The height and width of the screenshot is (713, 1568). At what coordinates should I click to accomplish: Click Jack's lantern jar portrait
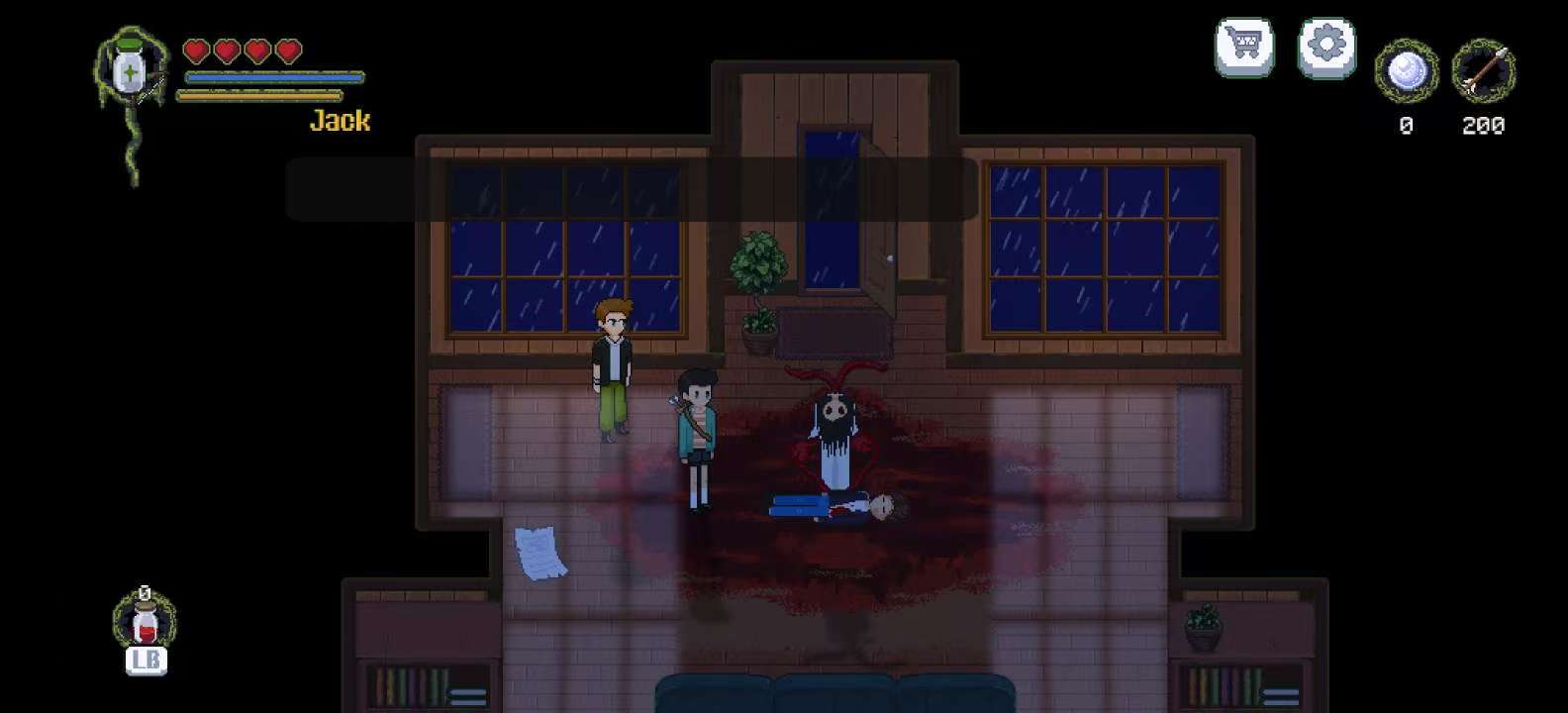pos(130,64)
